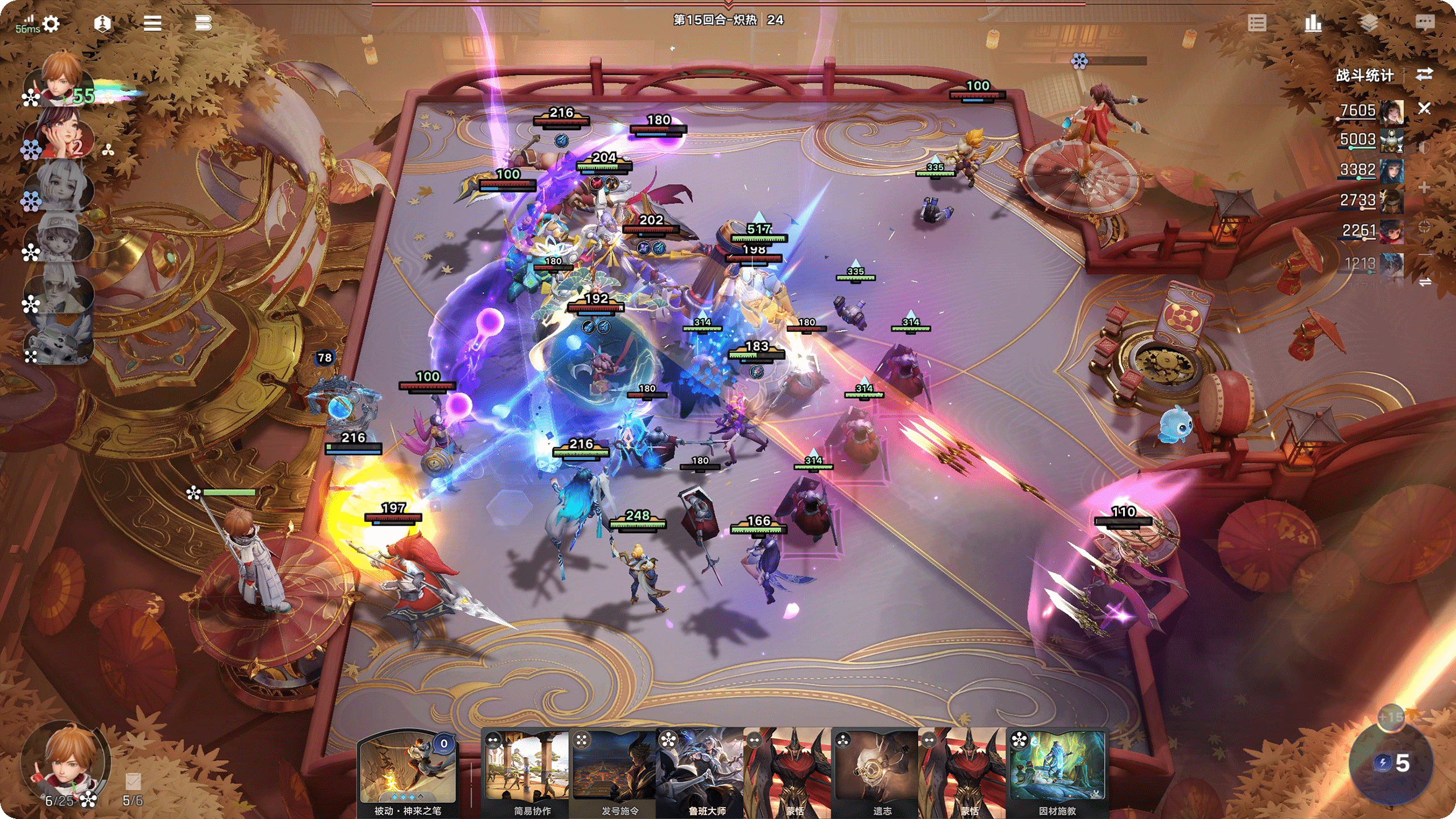Open the chat bubble window
This screenshot has height=819, width=1456.
tap(1424, 23)
